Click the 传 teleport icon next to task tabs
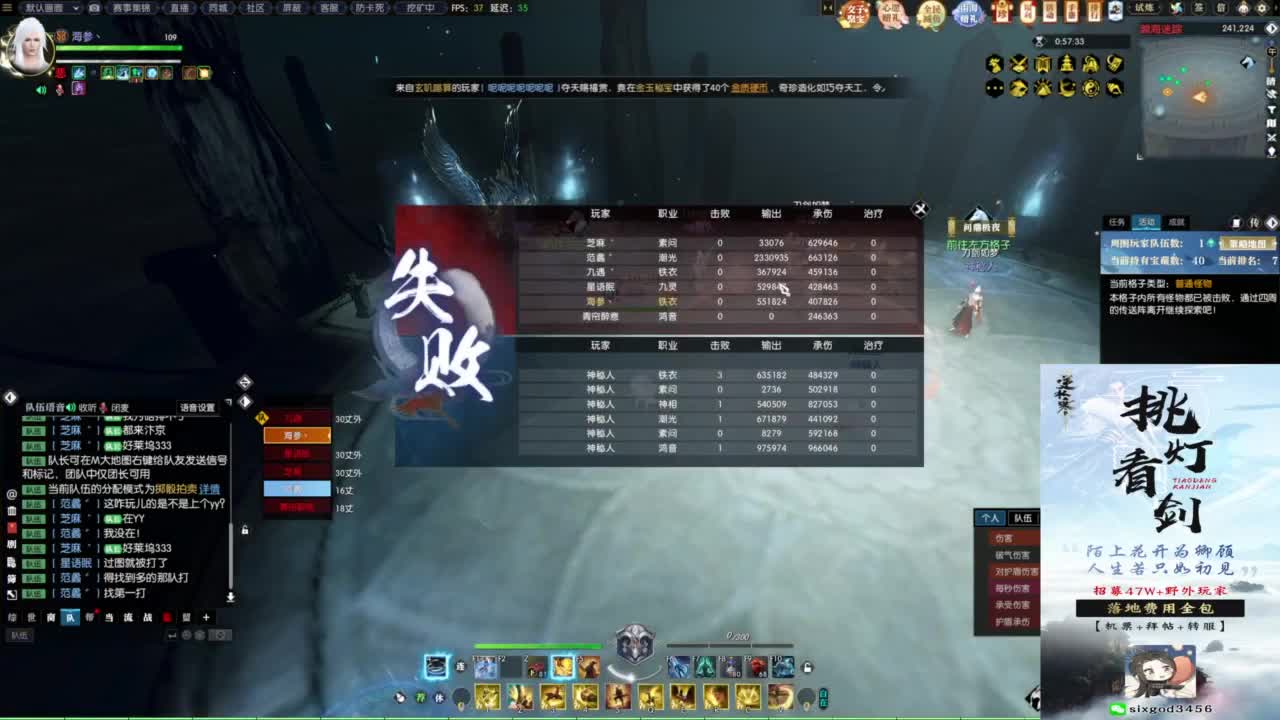 pyautogui.click(x=1255, y=223)
